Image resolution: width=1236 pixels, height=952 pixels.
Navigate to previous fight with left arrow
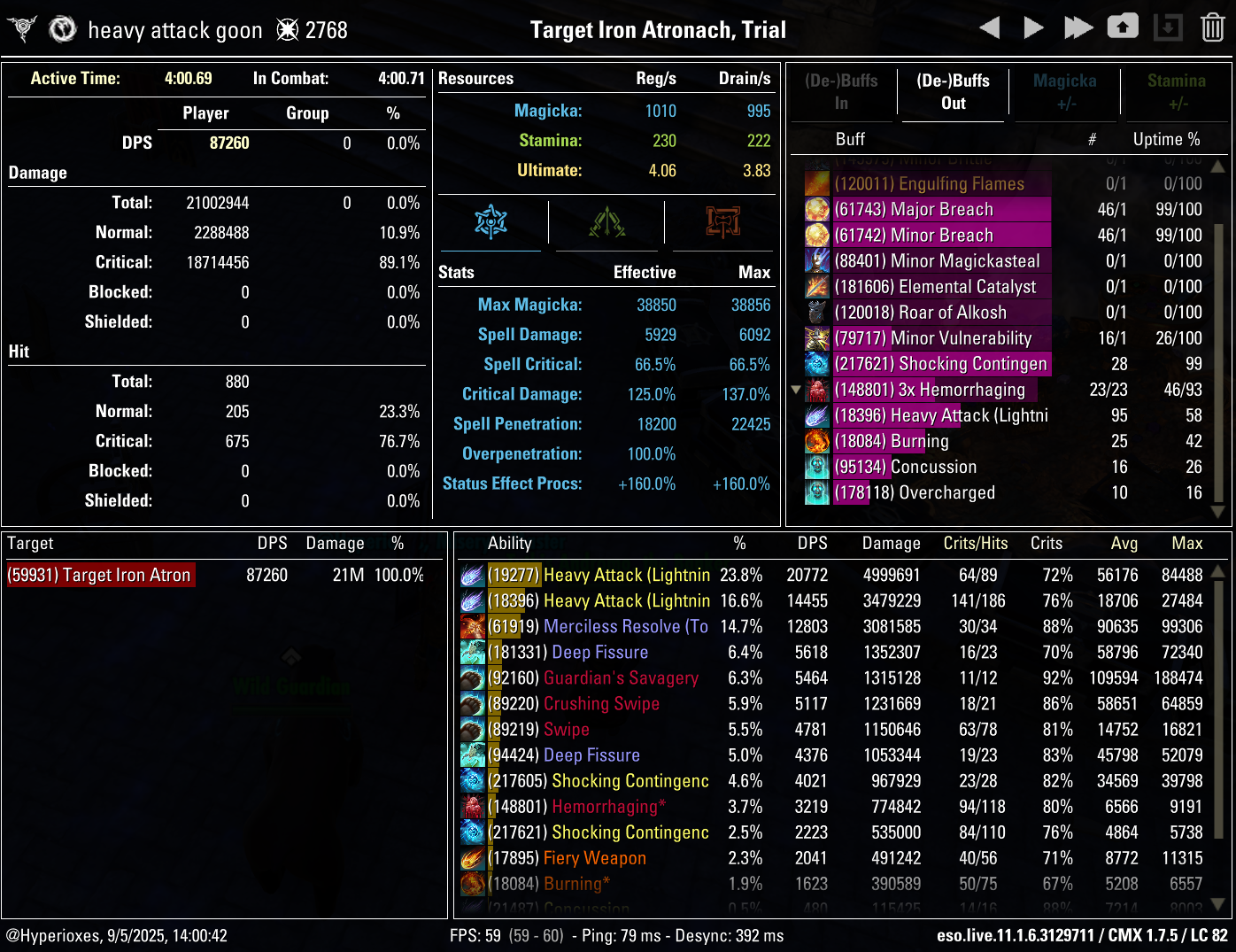[x=990, y=27]
